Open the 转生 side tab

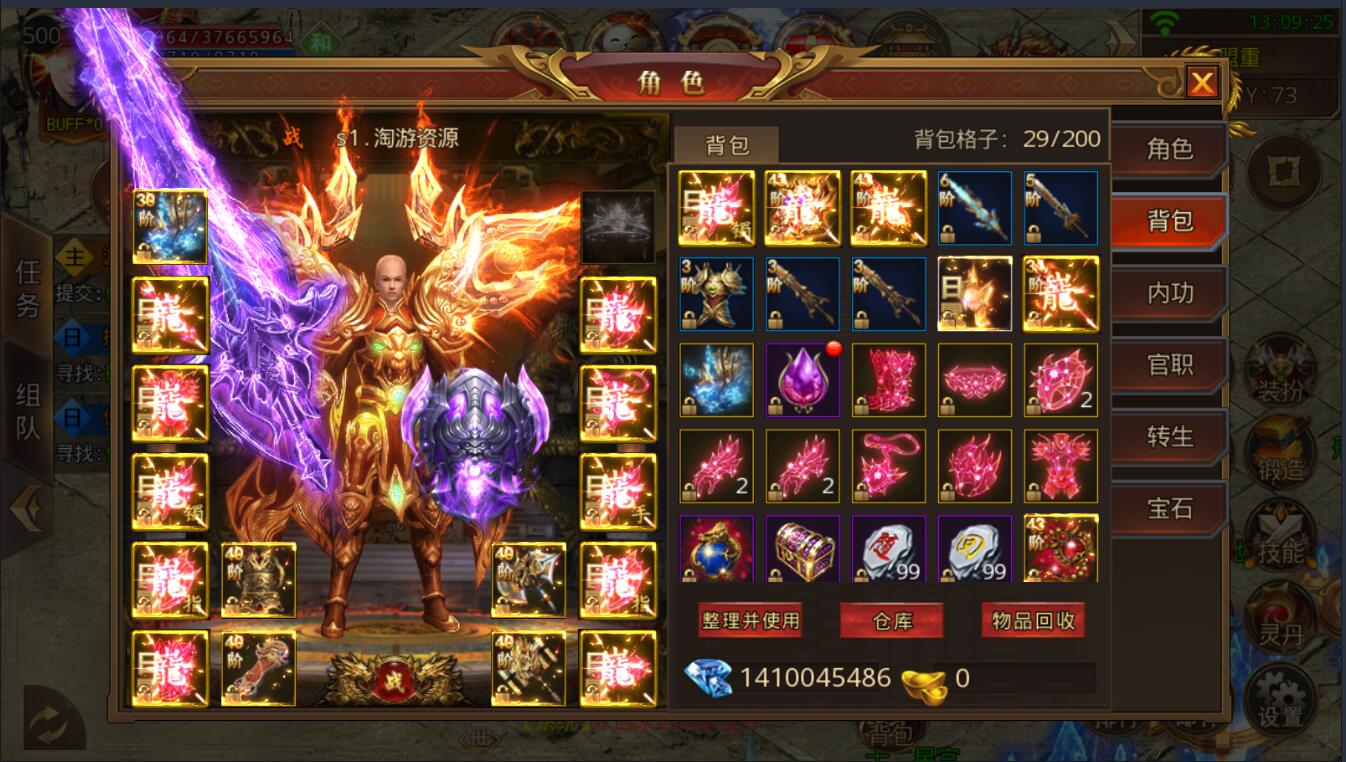1169,437
